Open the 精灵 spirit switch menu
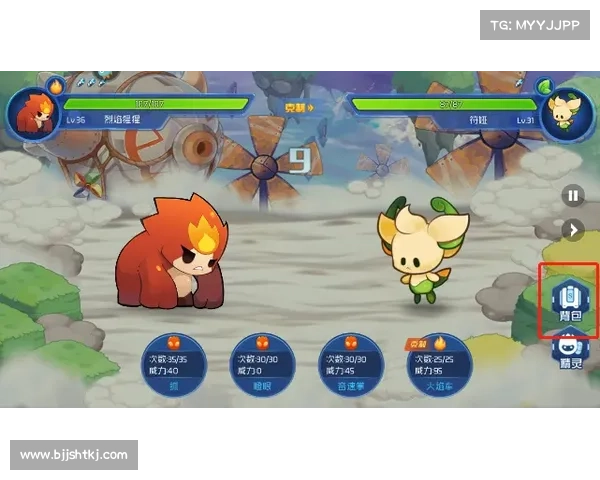Screen dimensions: 600x480 tap(568, 353)
